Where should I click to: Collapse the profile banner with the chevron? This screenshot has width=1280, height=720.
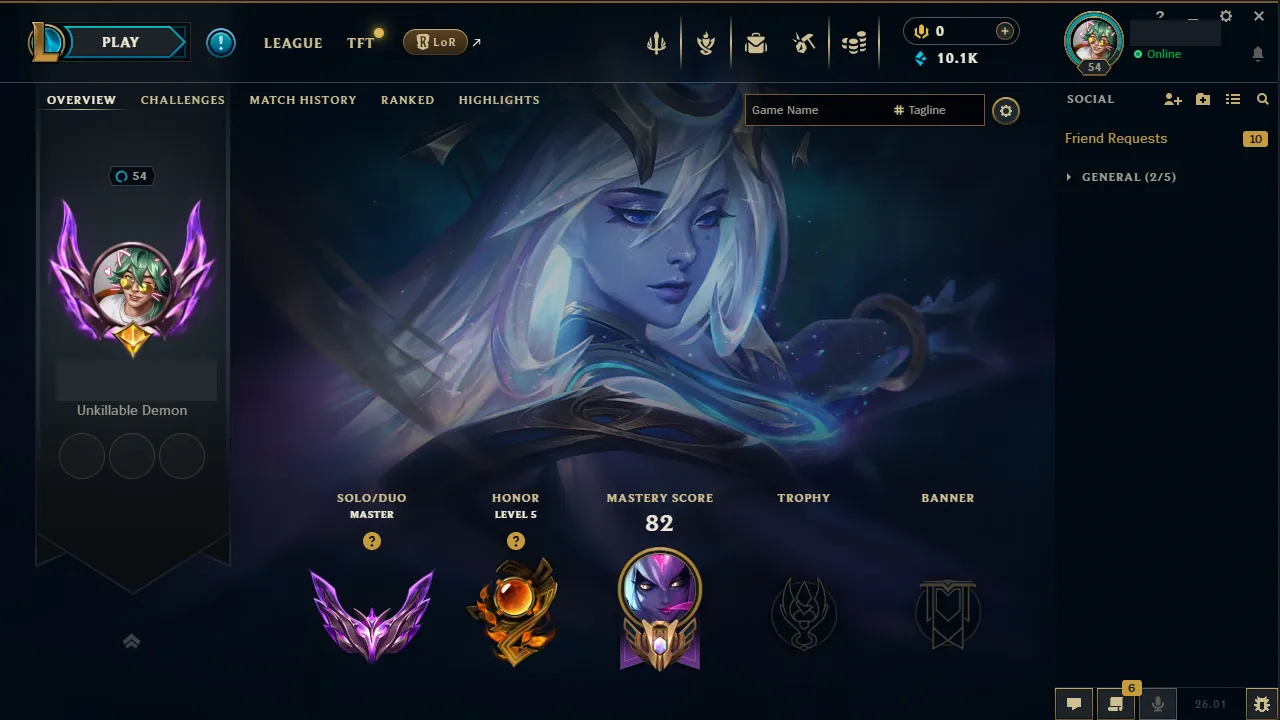tap(132, 641)
